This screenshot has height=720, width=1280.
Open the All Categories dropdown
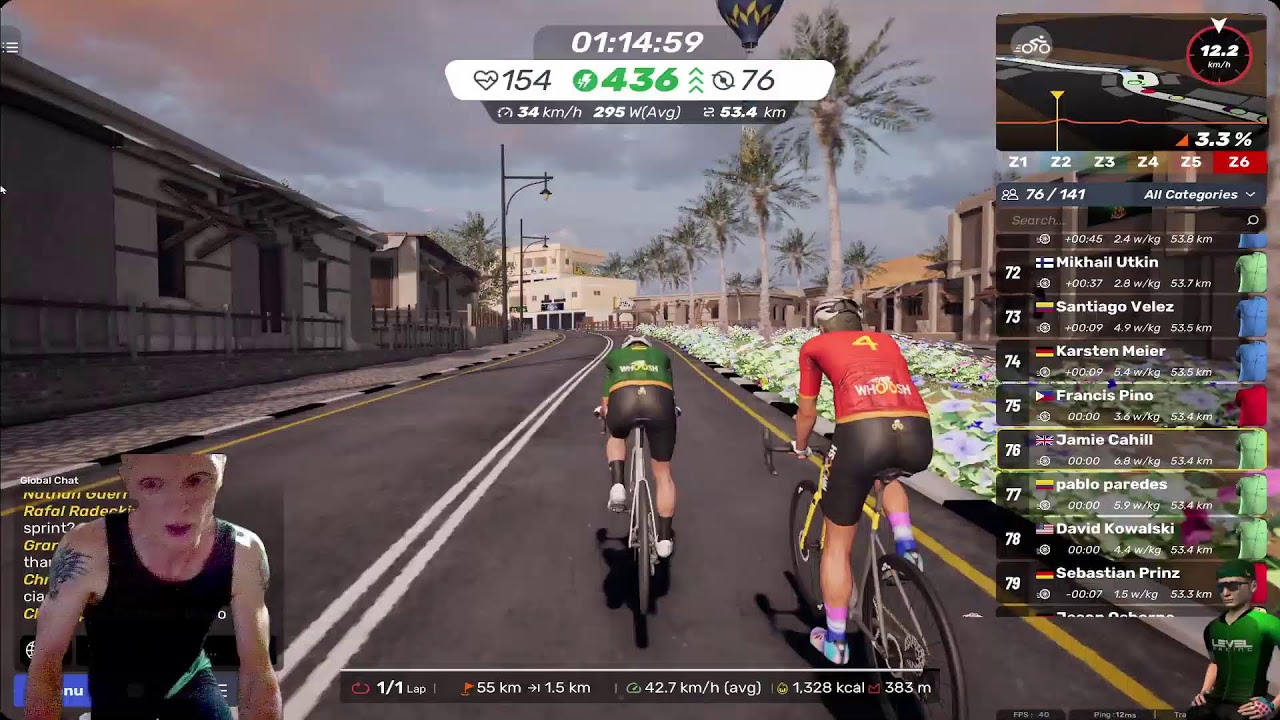[1198, 195]
